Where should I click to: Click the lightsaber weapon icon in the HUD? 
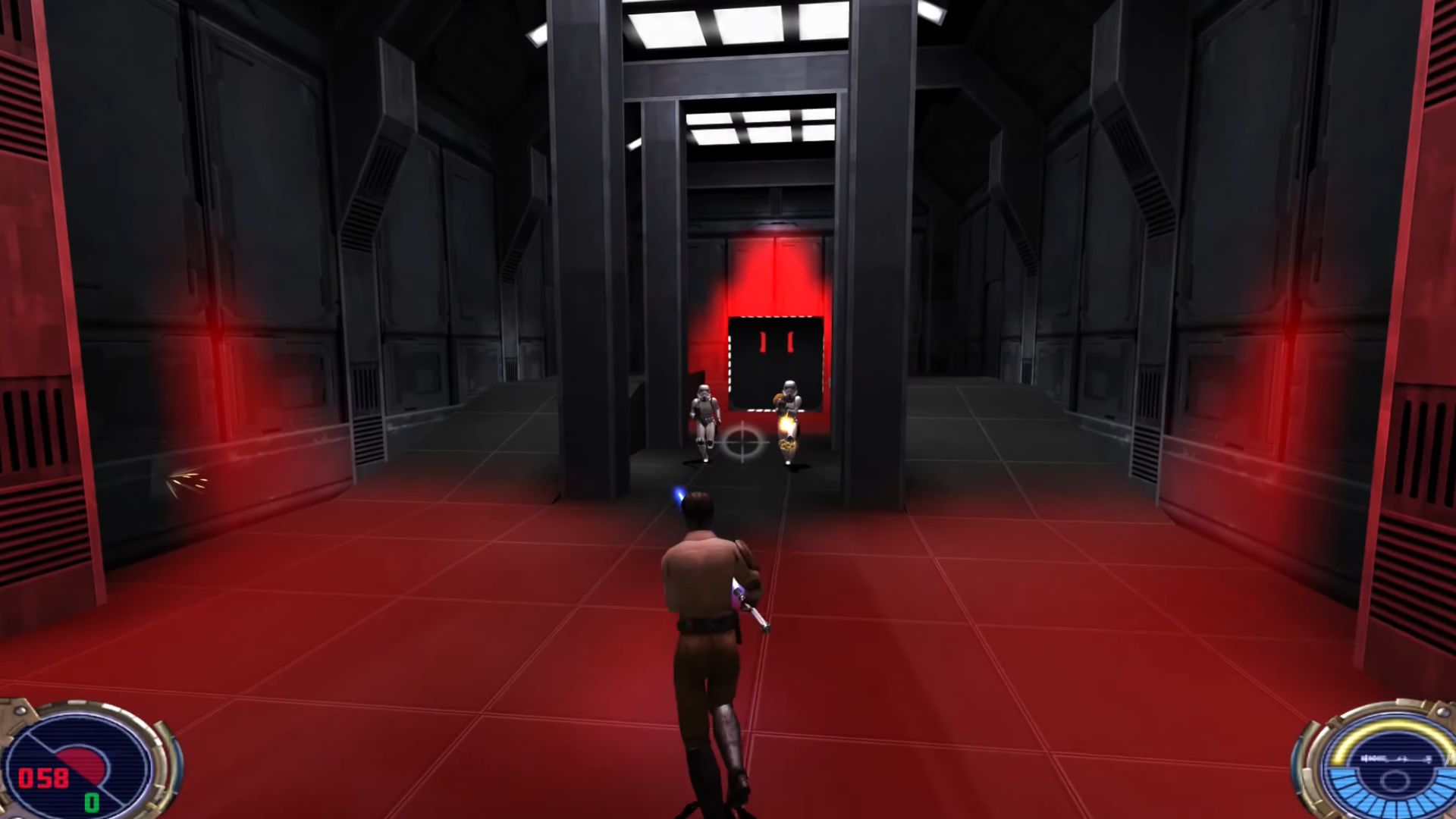coord(1394,759)
